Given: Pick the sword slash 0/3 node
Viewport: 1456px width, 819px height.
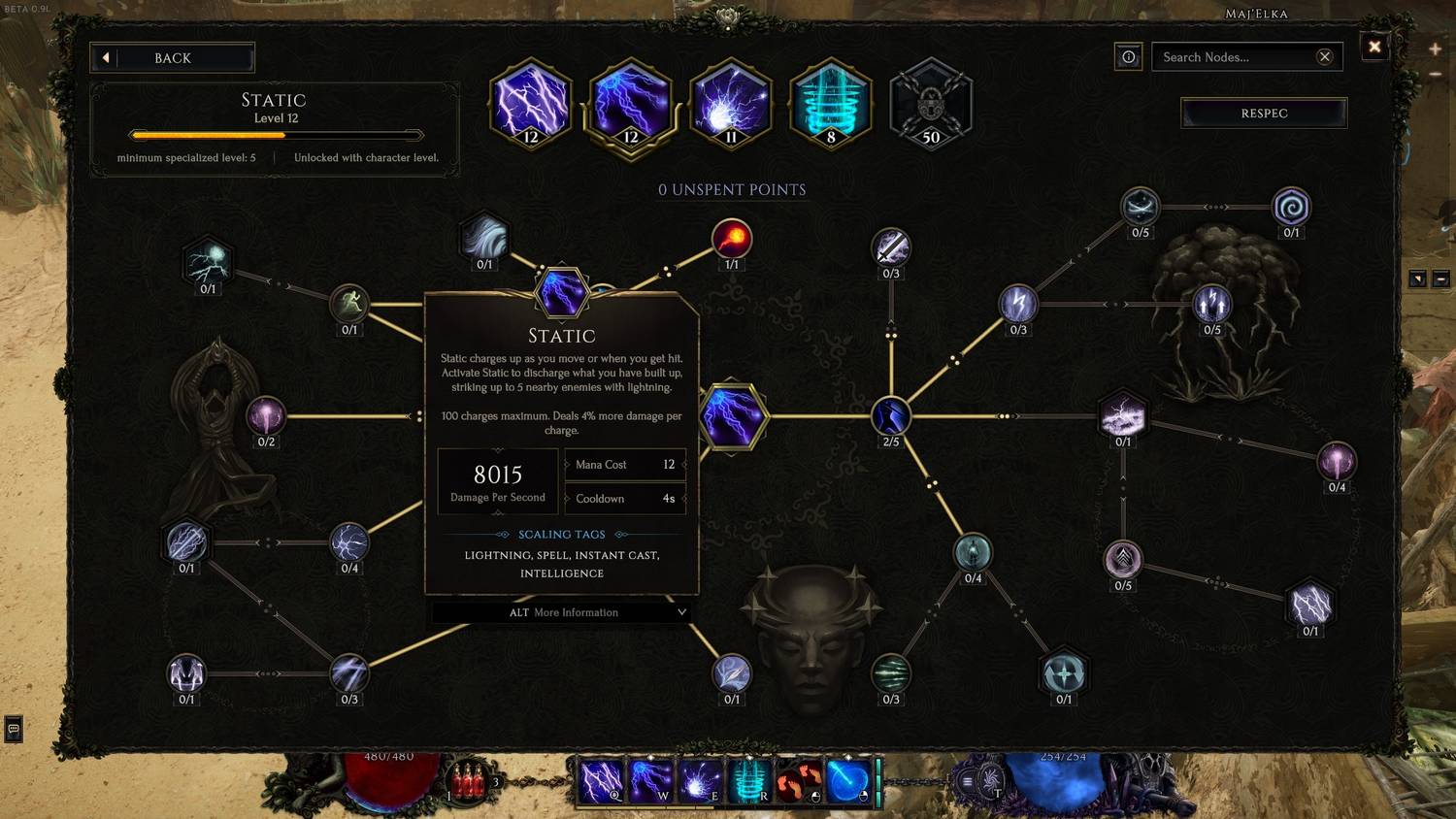Looking at the screenshot, I should [890, 247].
